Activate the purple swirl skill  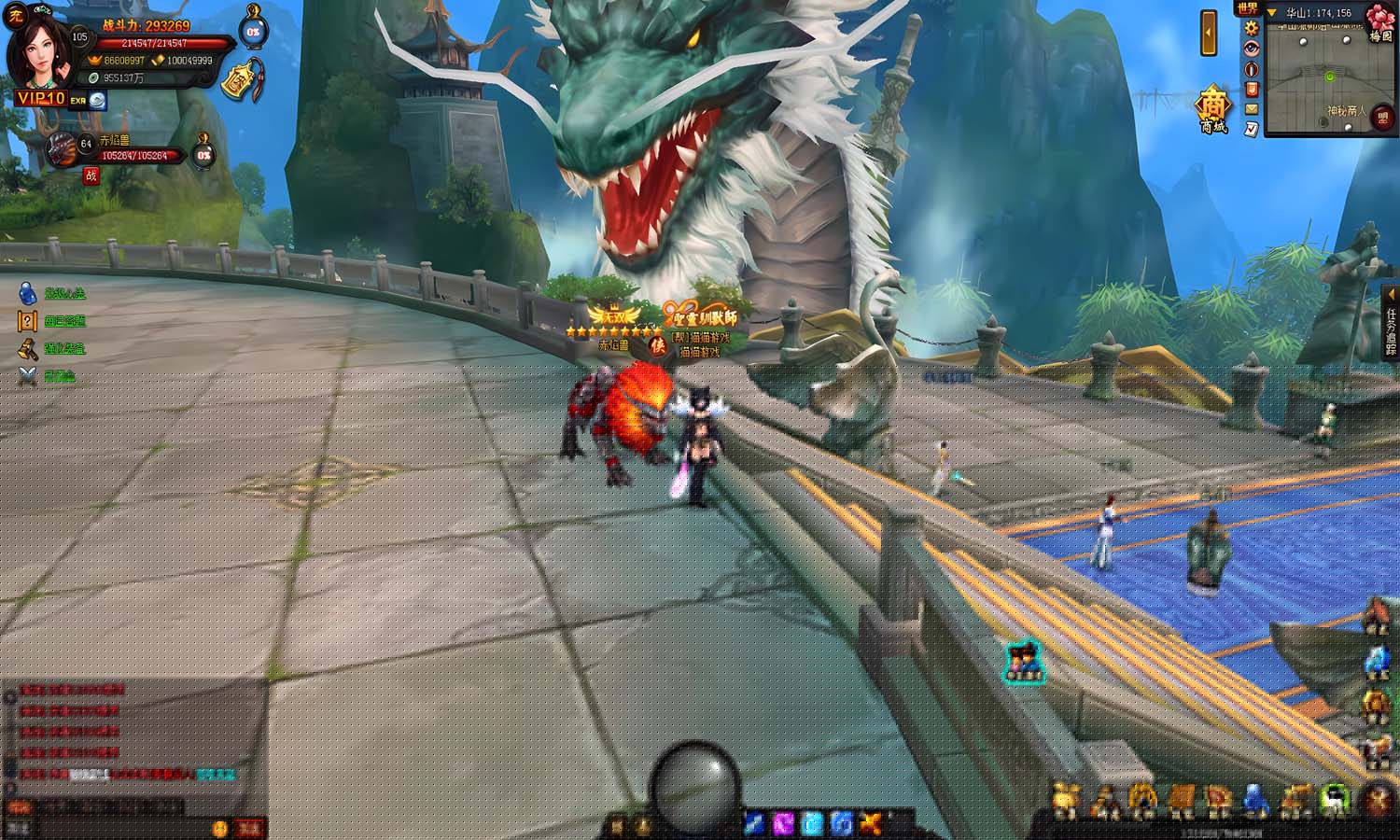pos(783,823)
